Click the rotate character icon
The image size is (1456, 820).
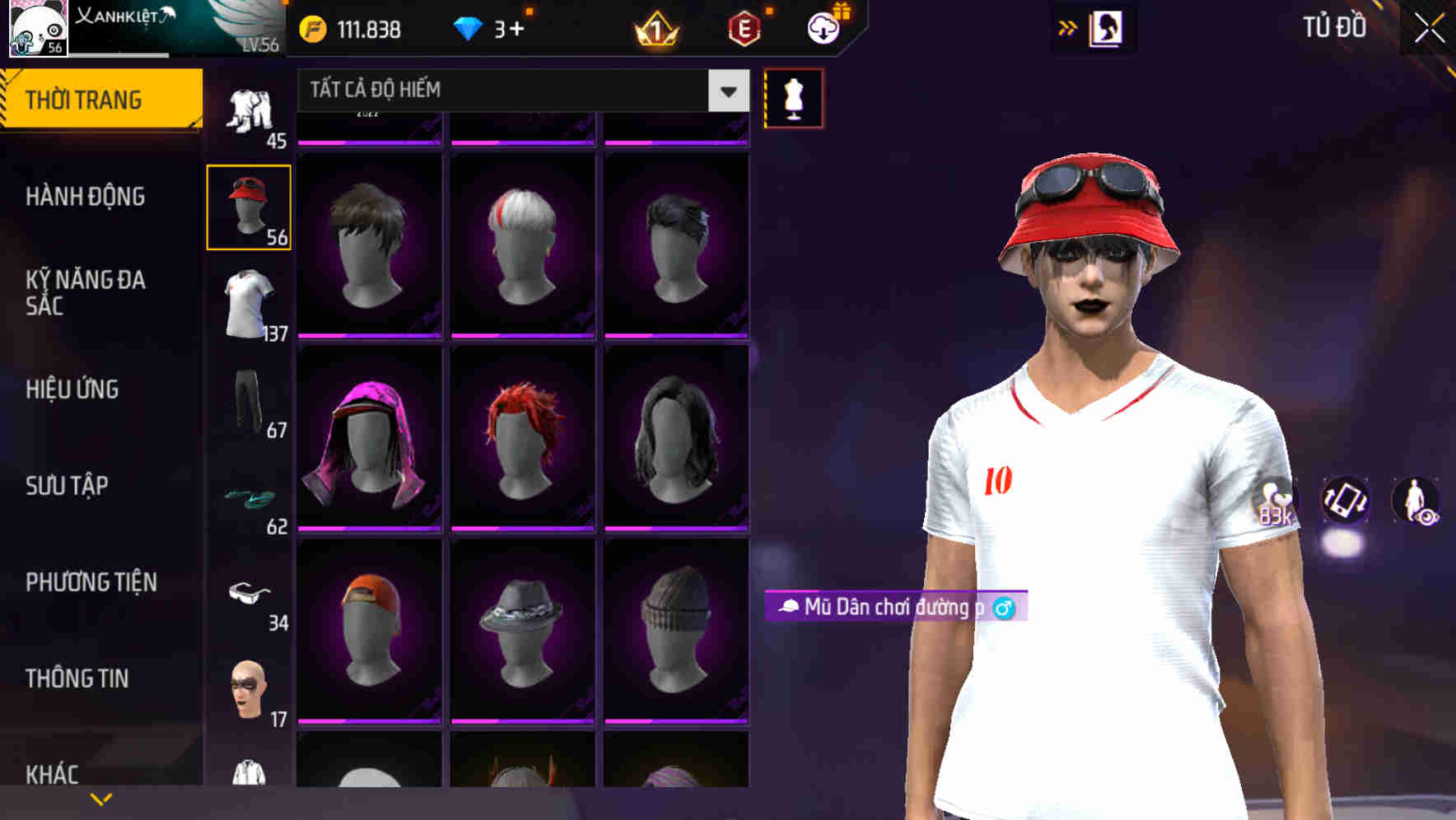coord(1345,502)
